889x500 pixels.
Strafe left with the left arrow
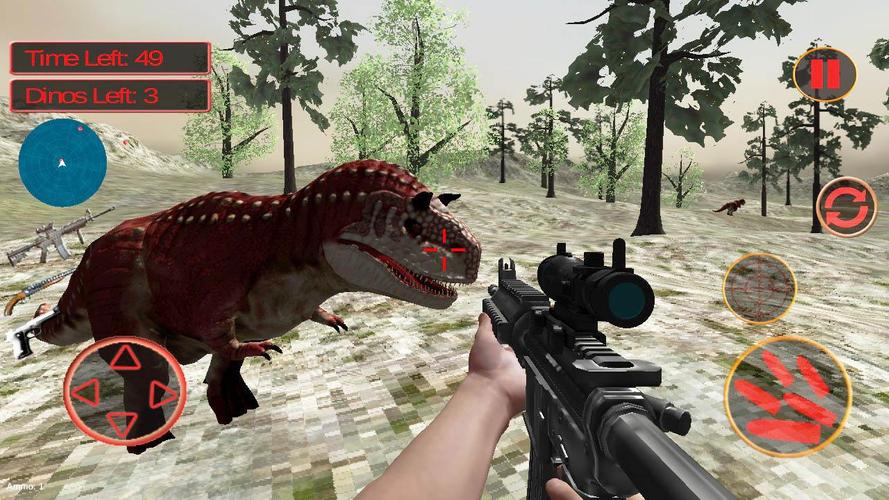86,391
